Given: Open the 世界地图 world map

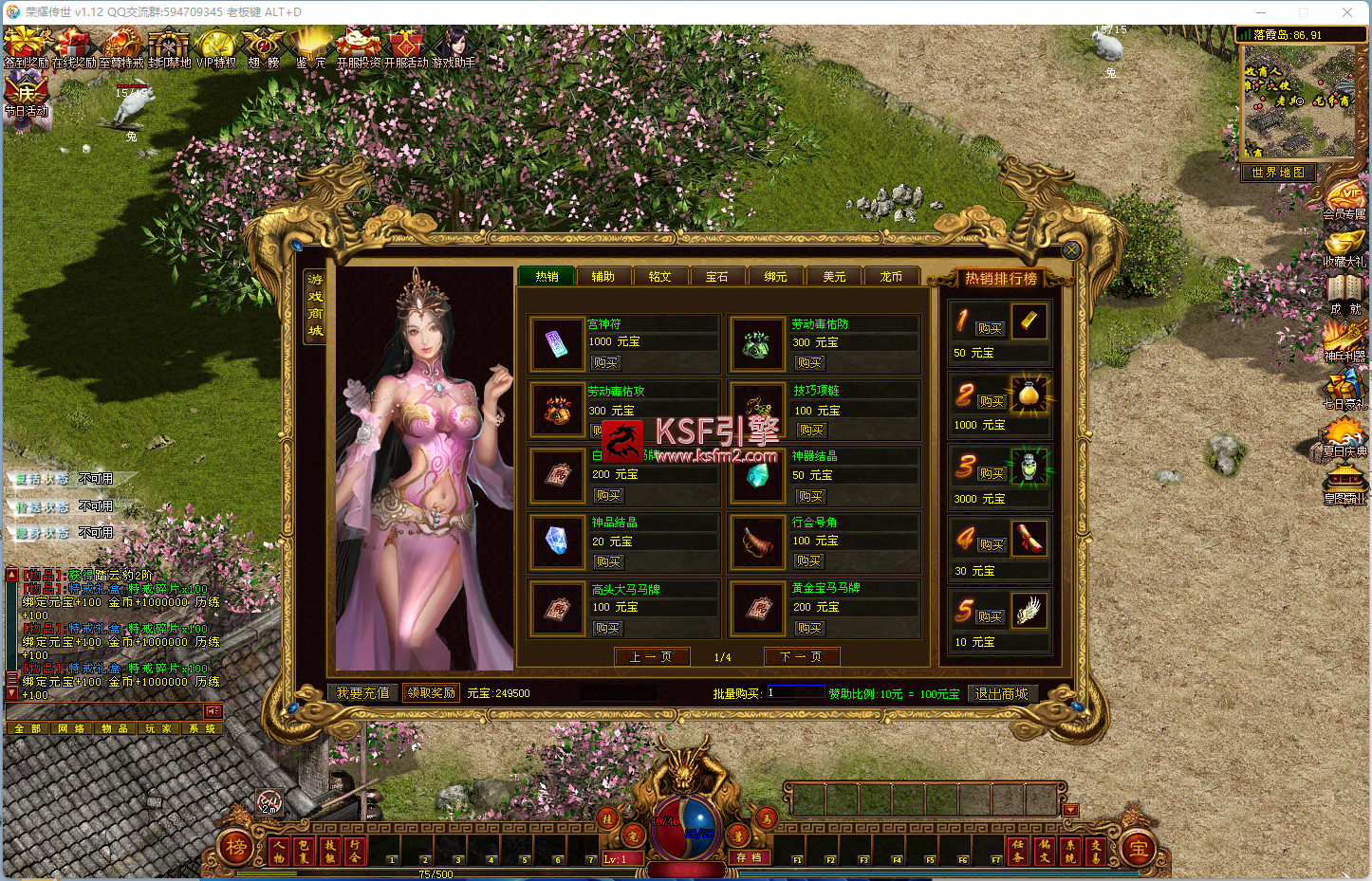Looking at the screenshot, I should click(1278, 173).
